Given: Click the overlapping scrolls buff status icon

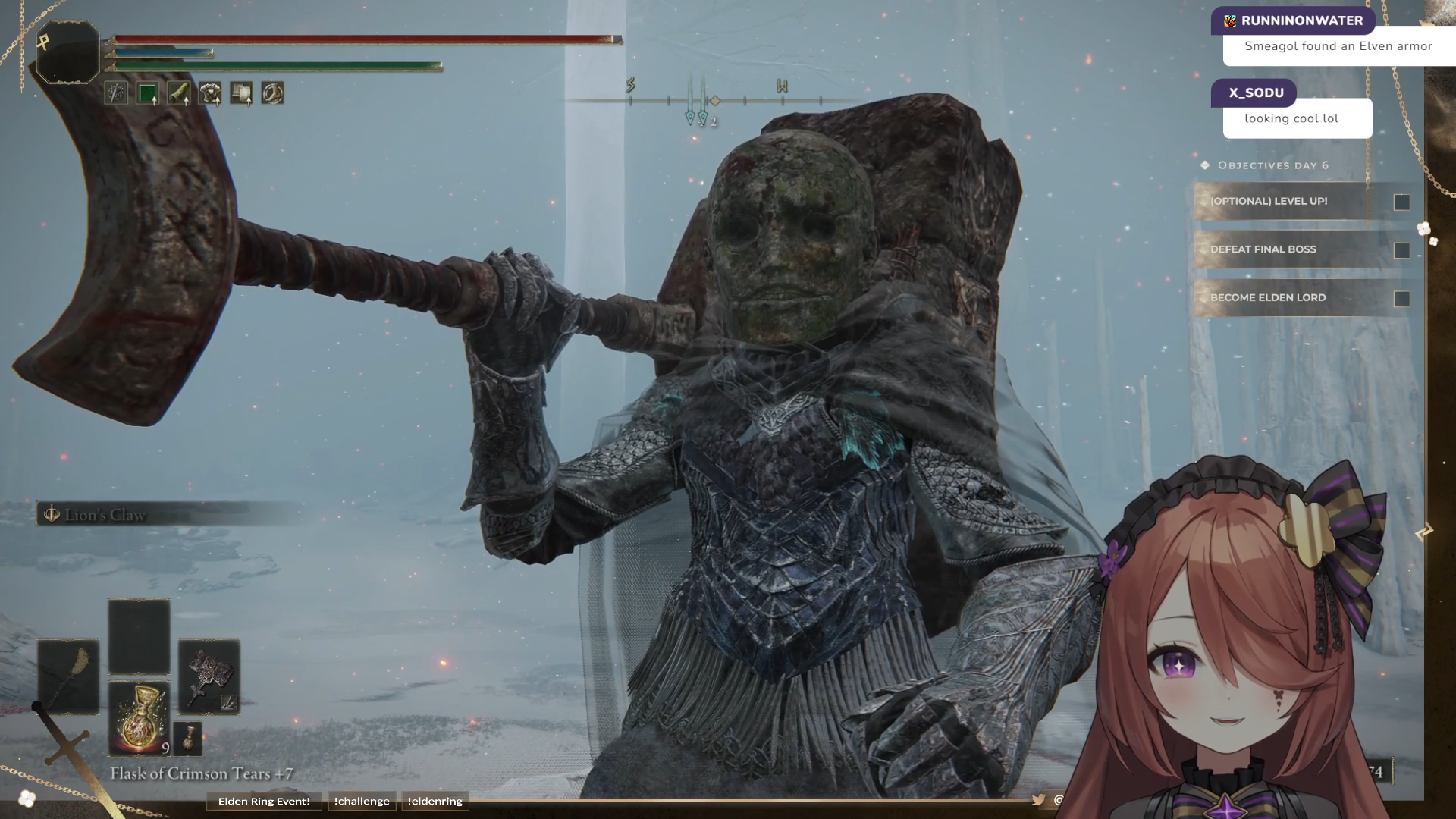Looking at the screenshot, I should tap(241, 93).
